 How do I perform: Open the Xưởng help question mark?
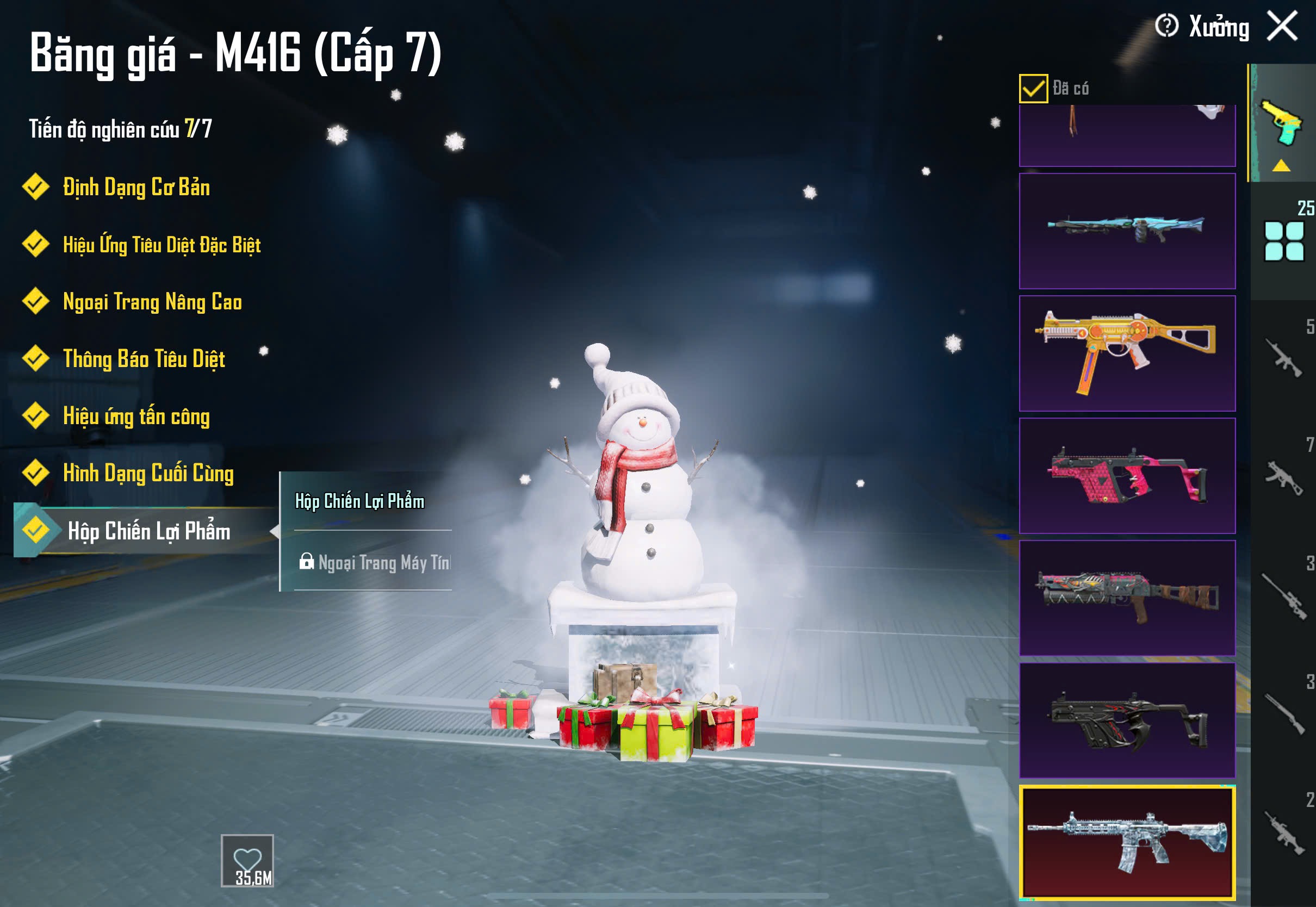tap(1166, 26)
